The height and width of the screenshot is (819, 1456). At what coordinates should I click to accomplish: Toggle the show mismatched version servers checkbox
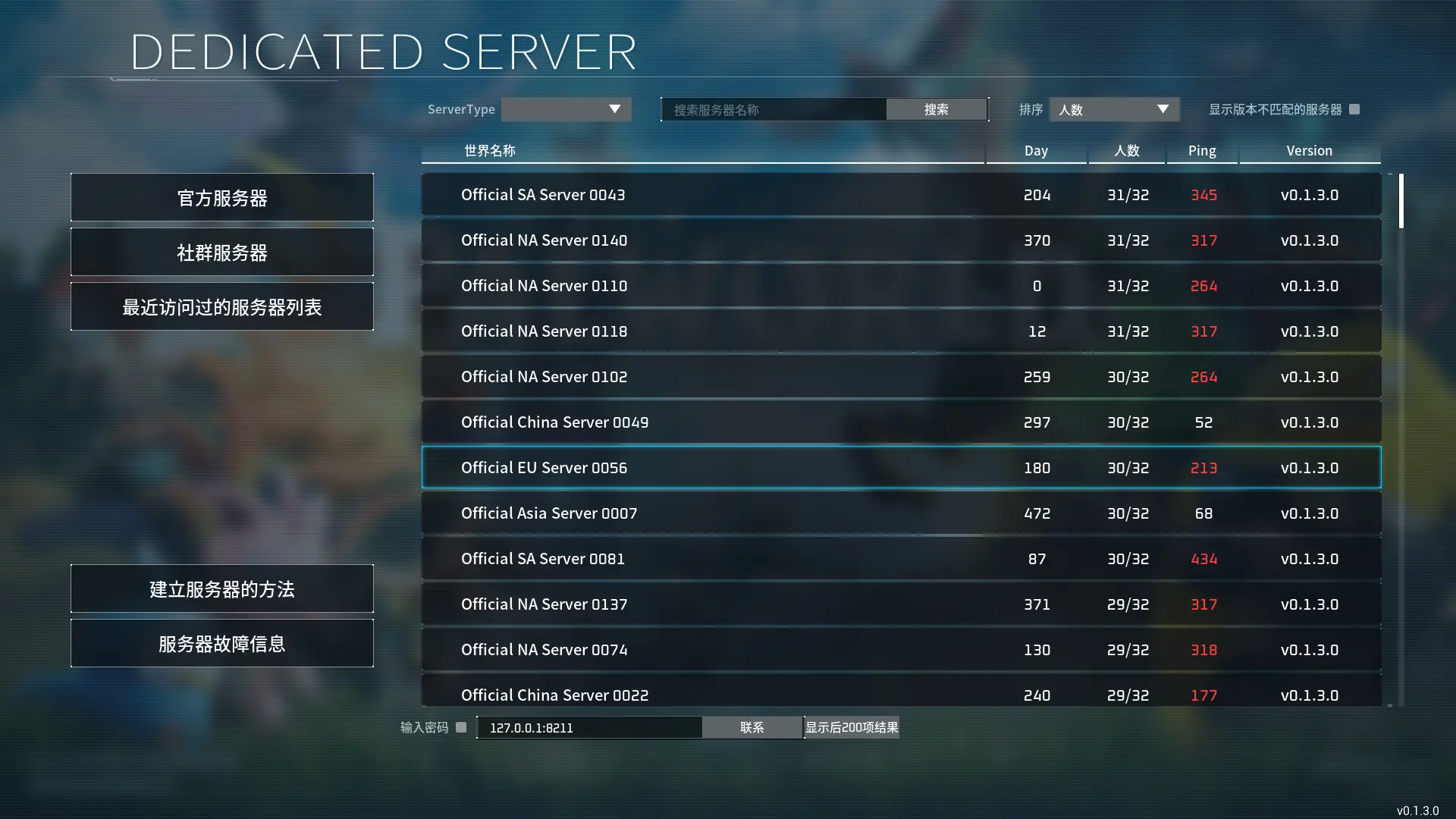click(x=1354, y=109)
